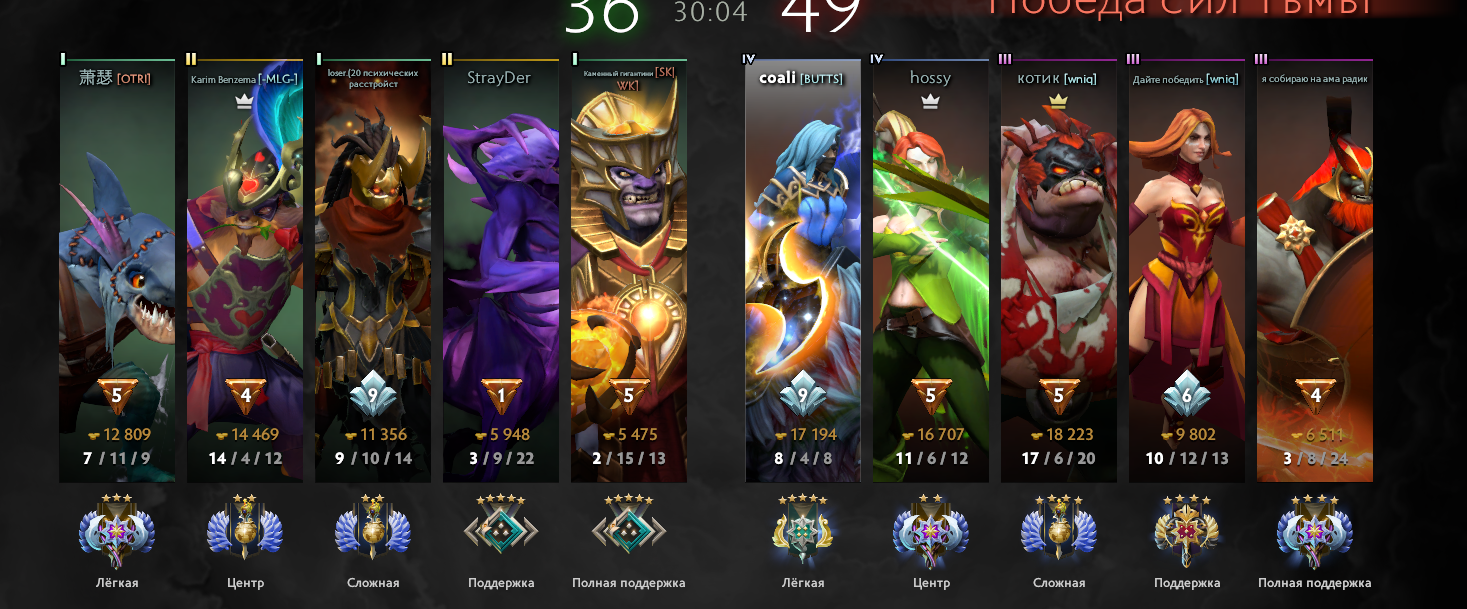Choose coali's Drow Ranger card
The width and height of the screenshot is (1467, 609).
pos(803,270)
